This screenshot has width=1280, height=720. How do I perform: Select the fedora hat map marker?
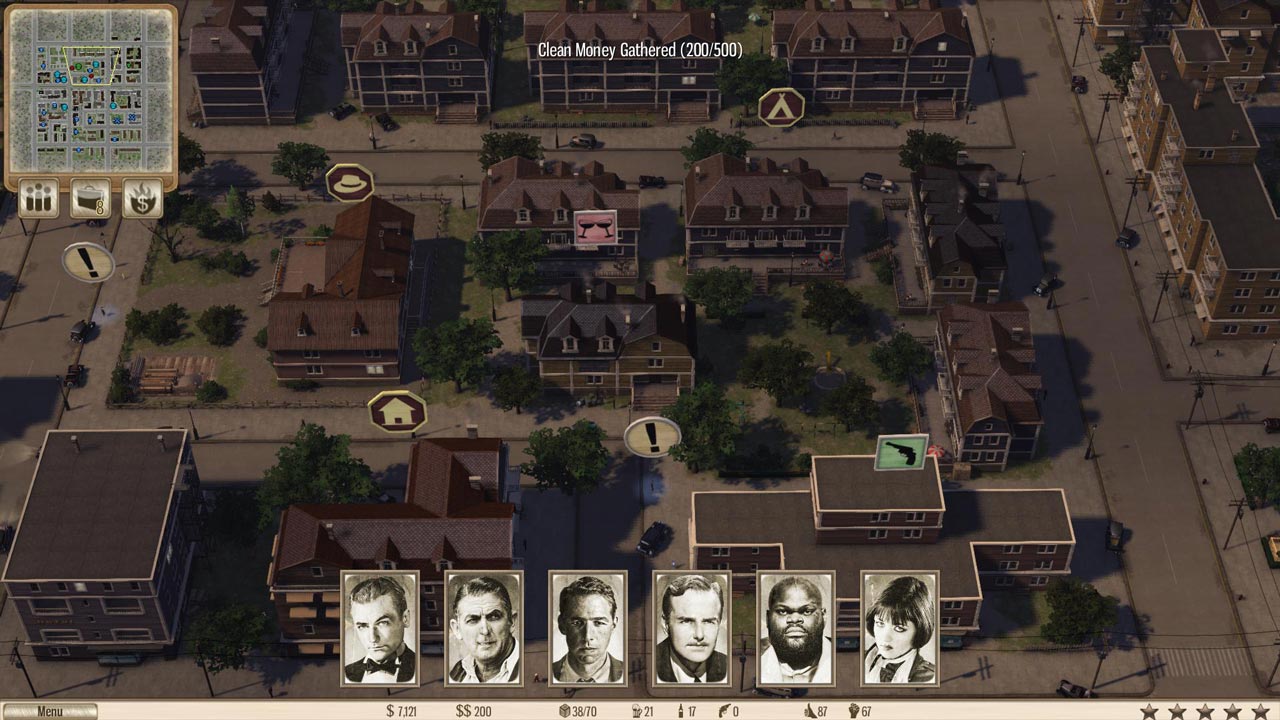[x=350, y=183]
